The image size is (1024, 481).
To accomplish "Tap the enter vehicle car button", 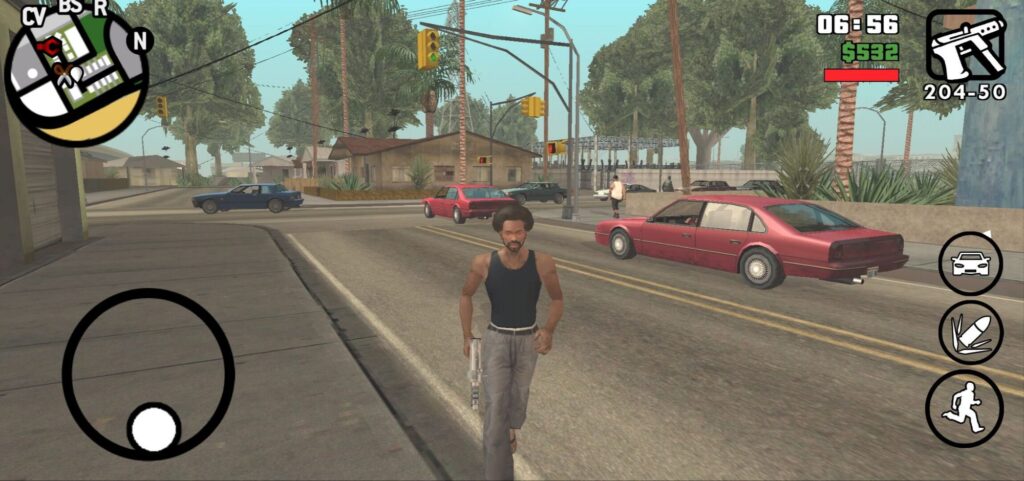I will pyautogui.click(x=970, y=263).
